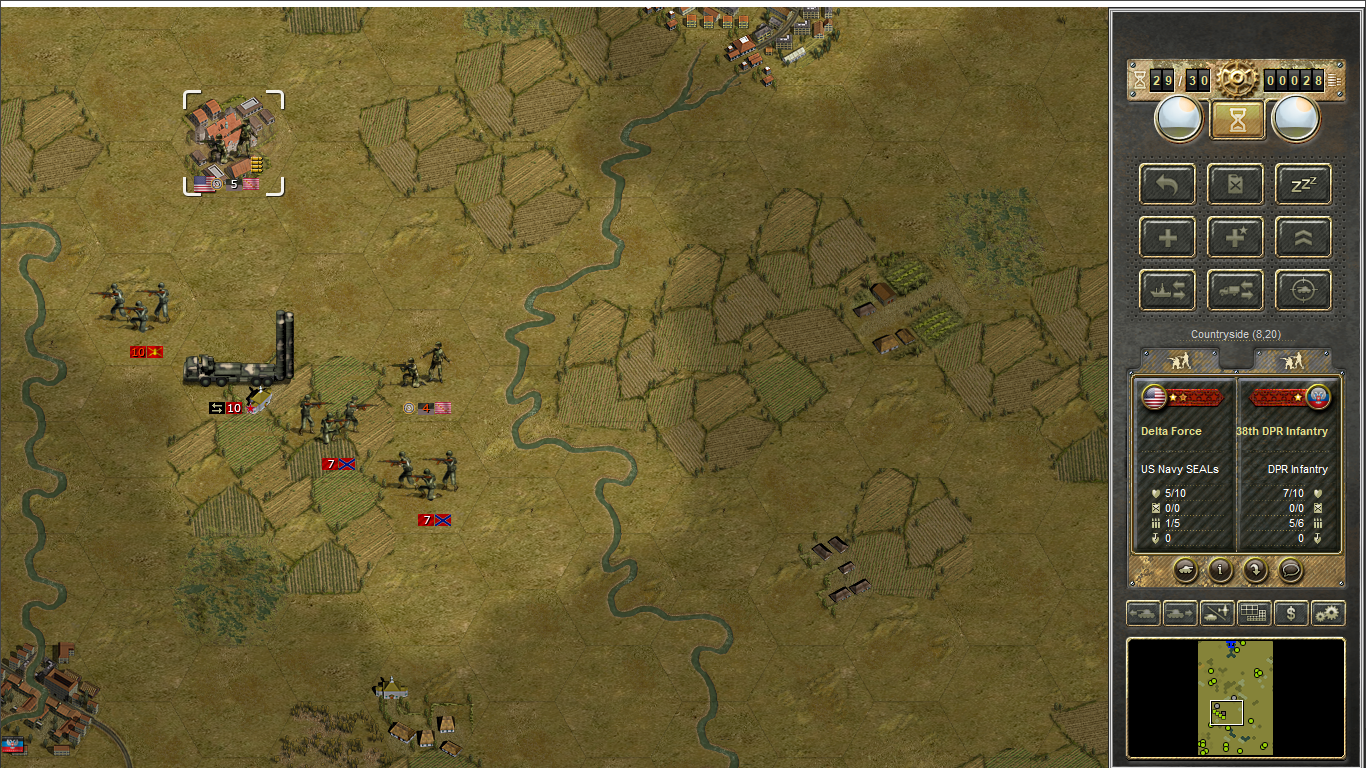Open the speech bubble message button
Viewport: 1366px width, 768px height.
(x=1291, y=570)
